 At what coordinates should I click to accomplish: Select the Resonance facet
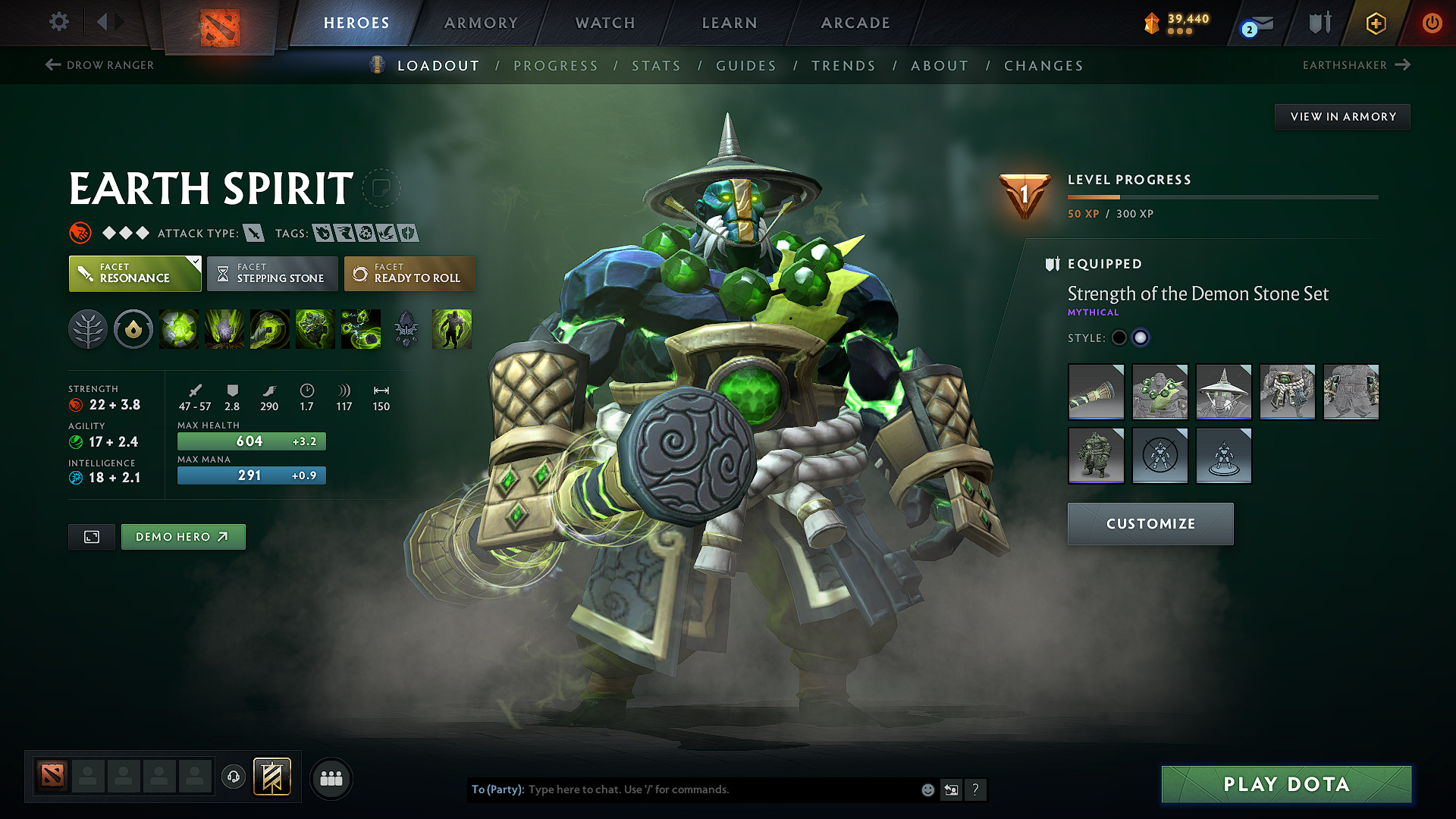[134, 274]
